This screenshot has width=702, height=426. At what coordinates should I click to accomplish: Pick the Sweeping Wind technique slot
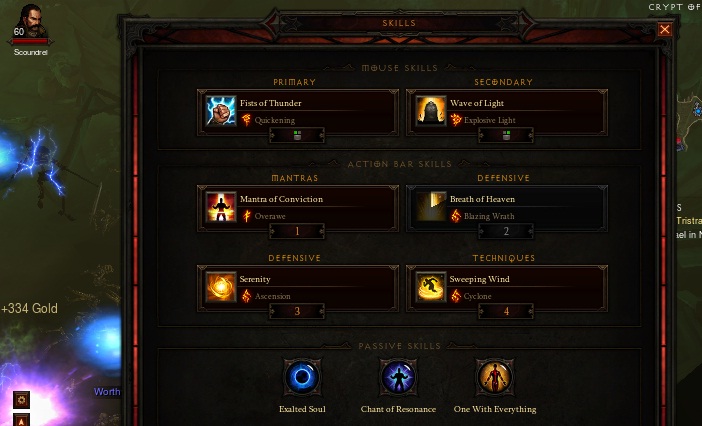click(506, 287)
